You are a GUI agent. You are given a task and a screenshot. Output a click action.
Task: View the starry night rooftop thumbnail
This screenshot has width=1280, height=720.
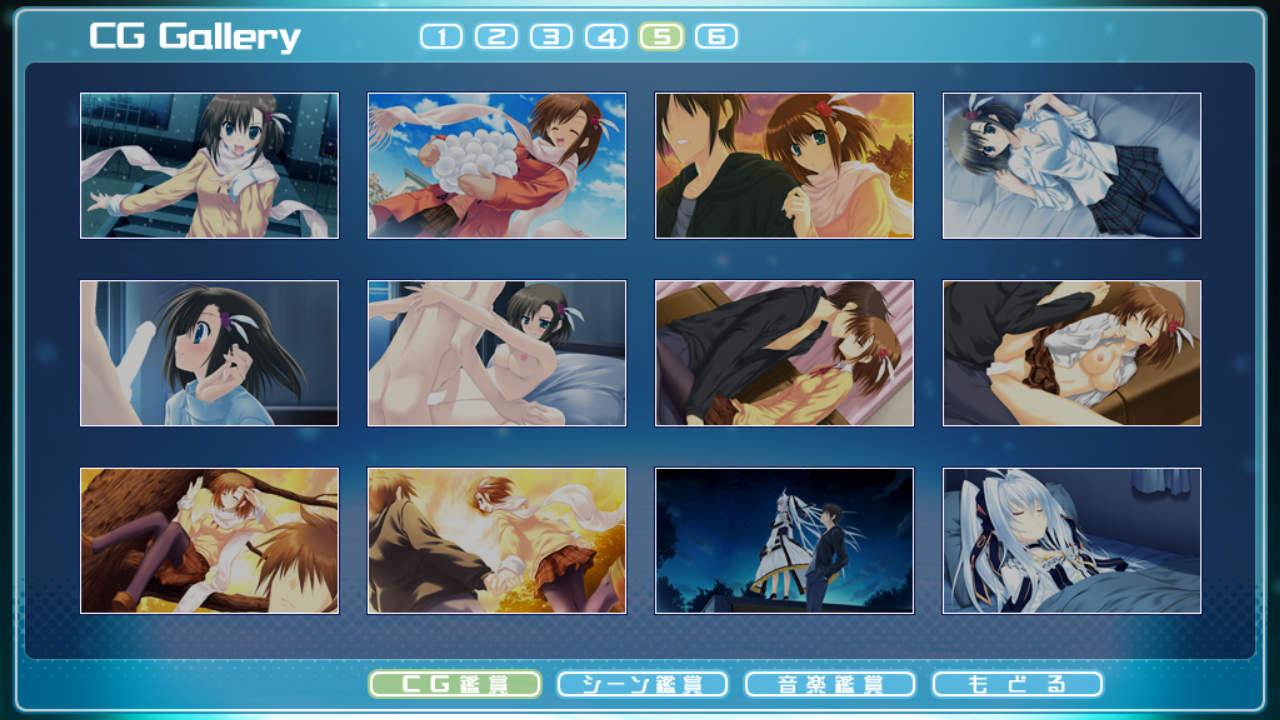click(784, 541)
